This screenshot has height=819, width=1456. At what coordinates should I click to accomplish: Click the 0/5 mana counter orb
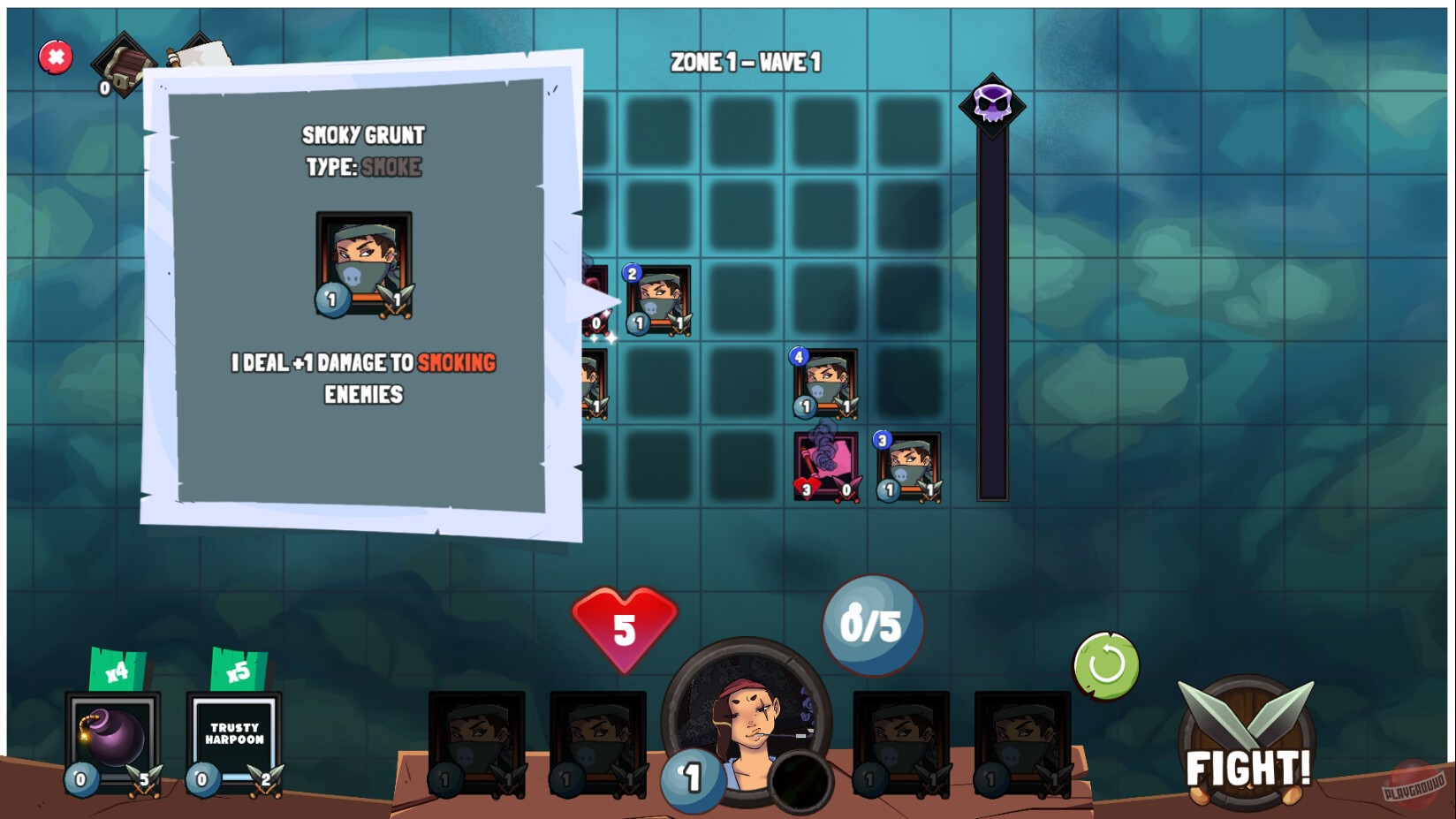pos(871,621)
